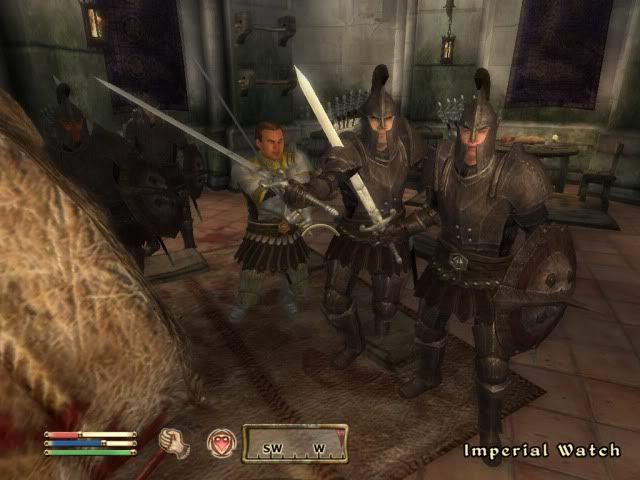Click the compass heading bar
The width and height of the screenshot is (640, 480).
coord(295,443)
